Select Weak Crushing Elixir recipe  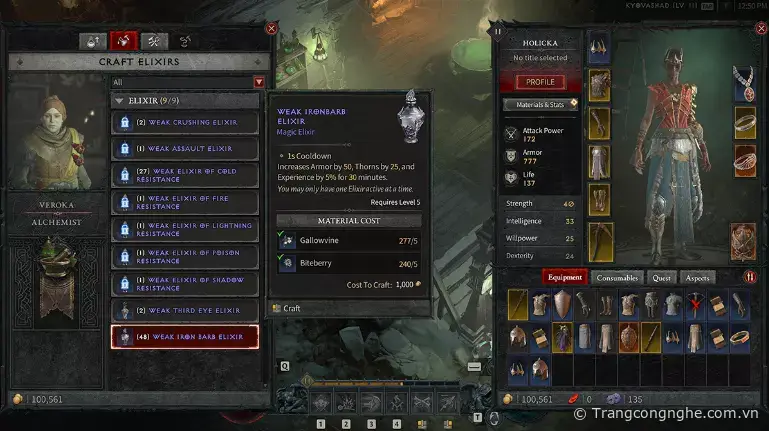click(x=184, y=122)
